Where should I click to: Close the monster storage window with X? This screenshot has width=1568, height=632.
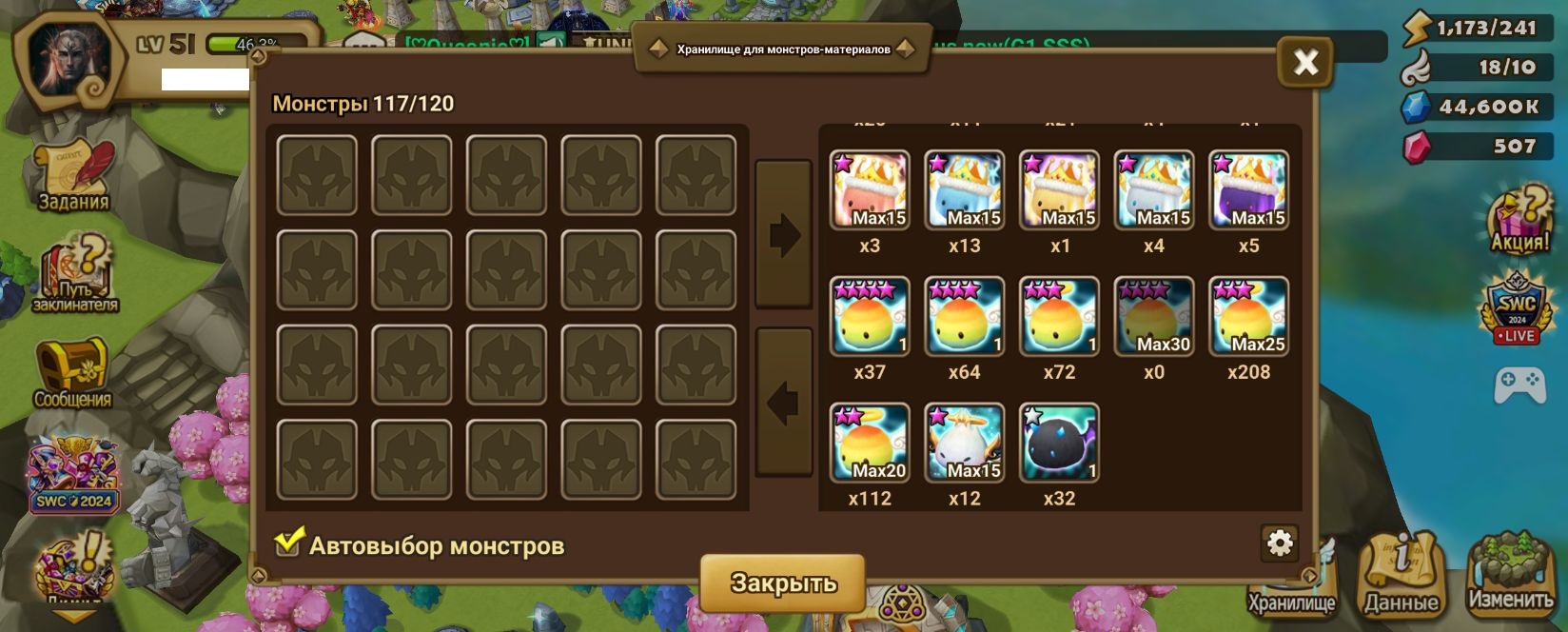1305,63
